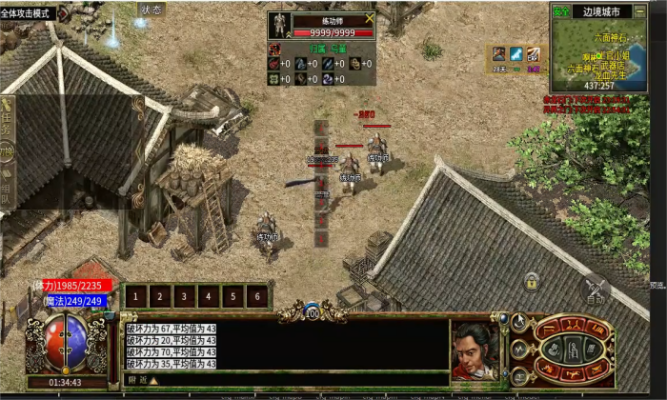The width and height of the screenshot is (667, 400).
Task: Click the padlock icon above the control panel
Action: click(533, 281)
